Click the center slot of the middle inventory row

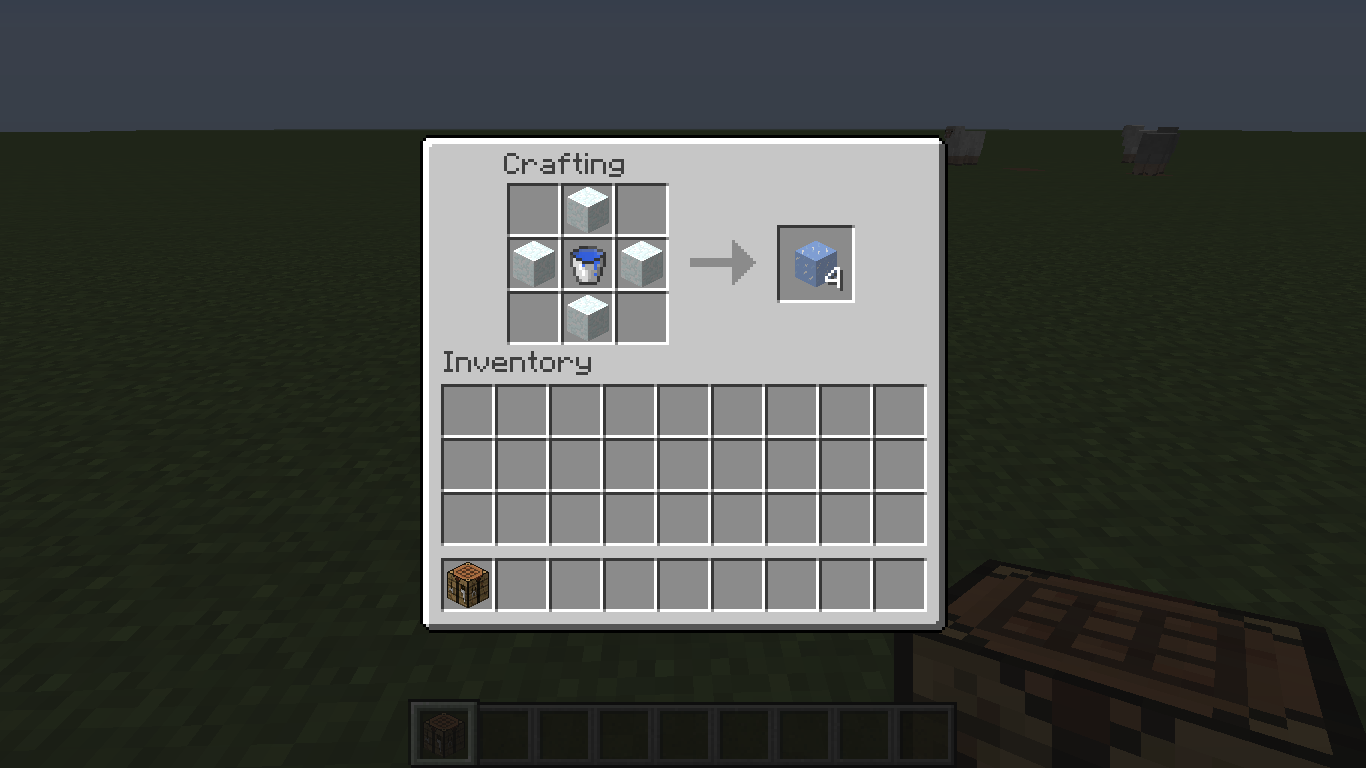(x=682, y=465)
